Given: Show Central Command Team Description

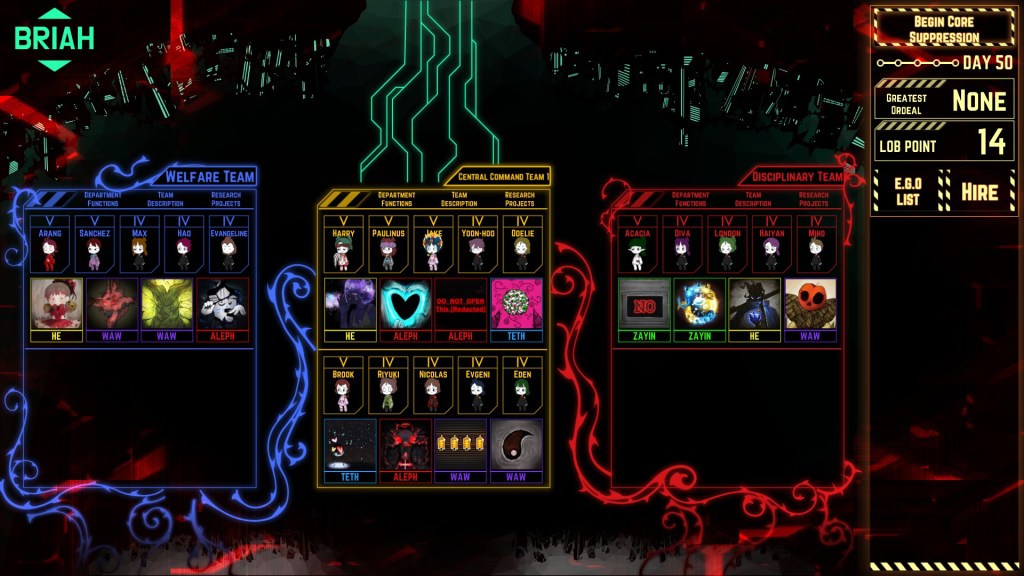Looking at the screenshot, I should pyautogui.click(x=459, y=199).
